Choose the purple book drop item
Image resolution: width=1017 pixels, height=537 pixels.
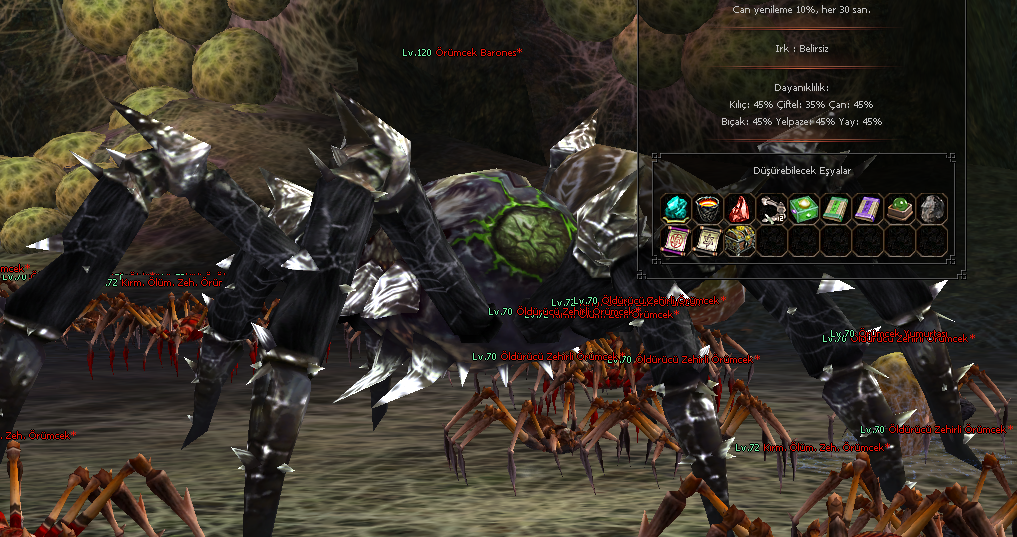click(868, 208)
